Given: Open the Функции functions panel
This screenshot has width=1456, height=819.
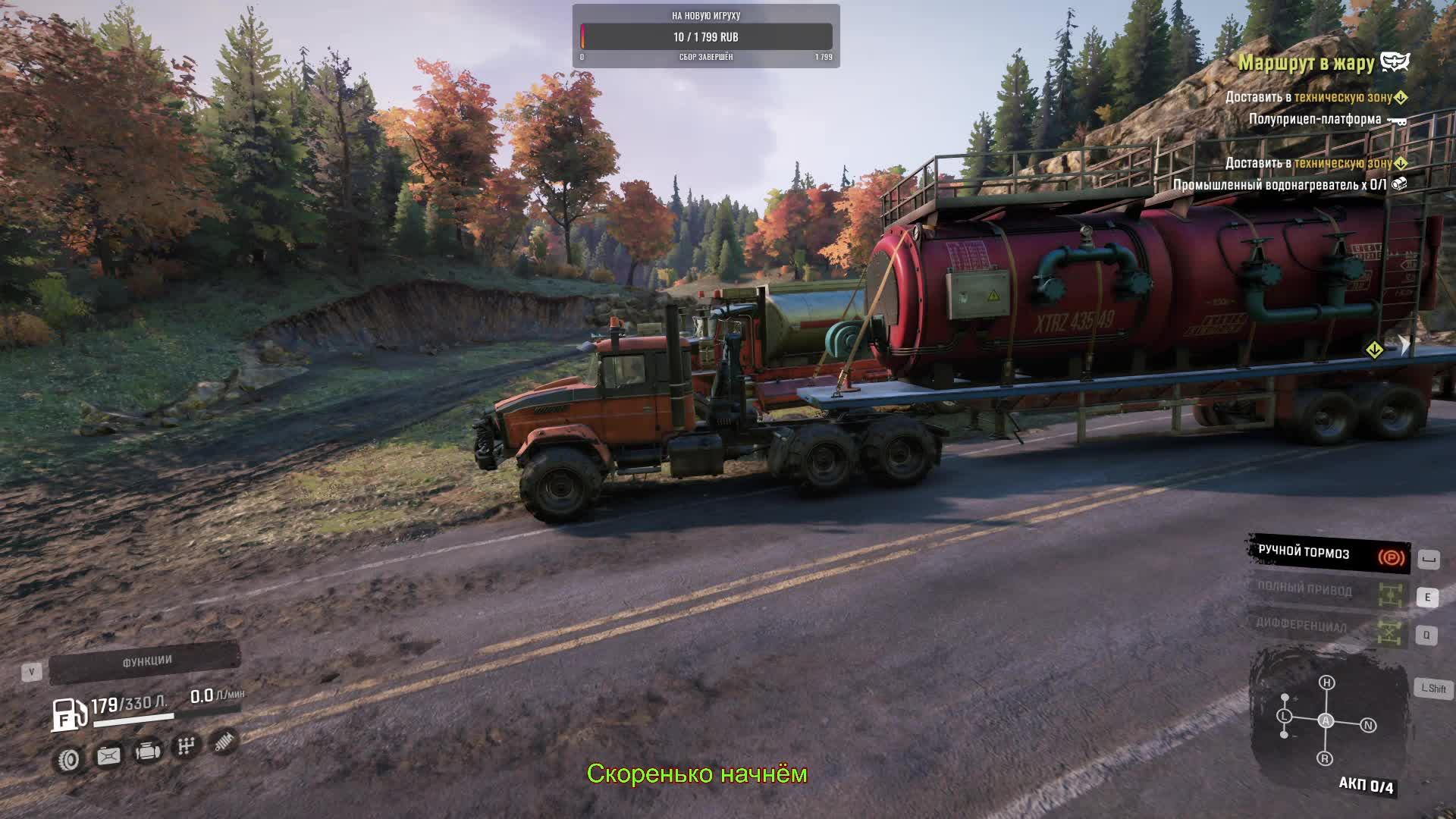Looking at the screenshot, I should point(146,662).
